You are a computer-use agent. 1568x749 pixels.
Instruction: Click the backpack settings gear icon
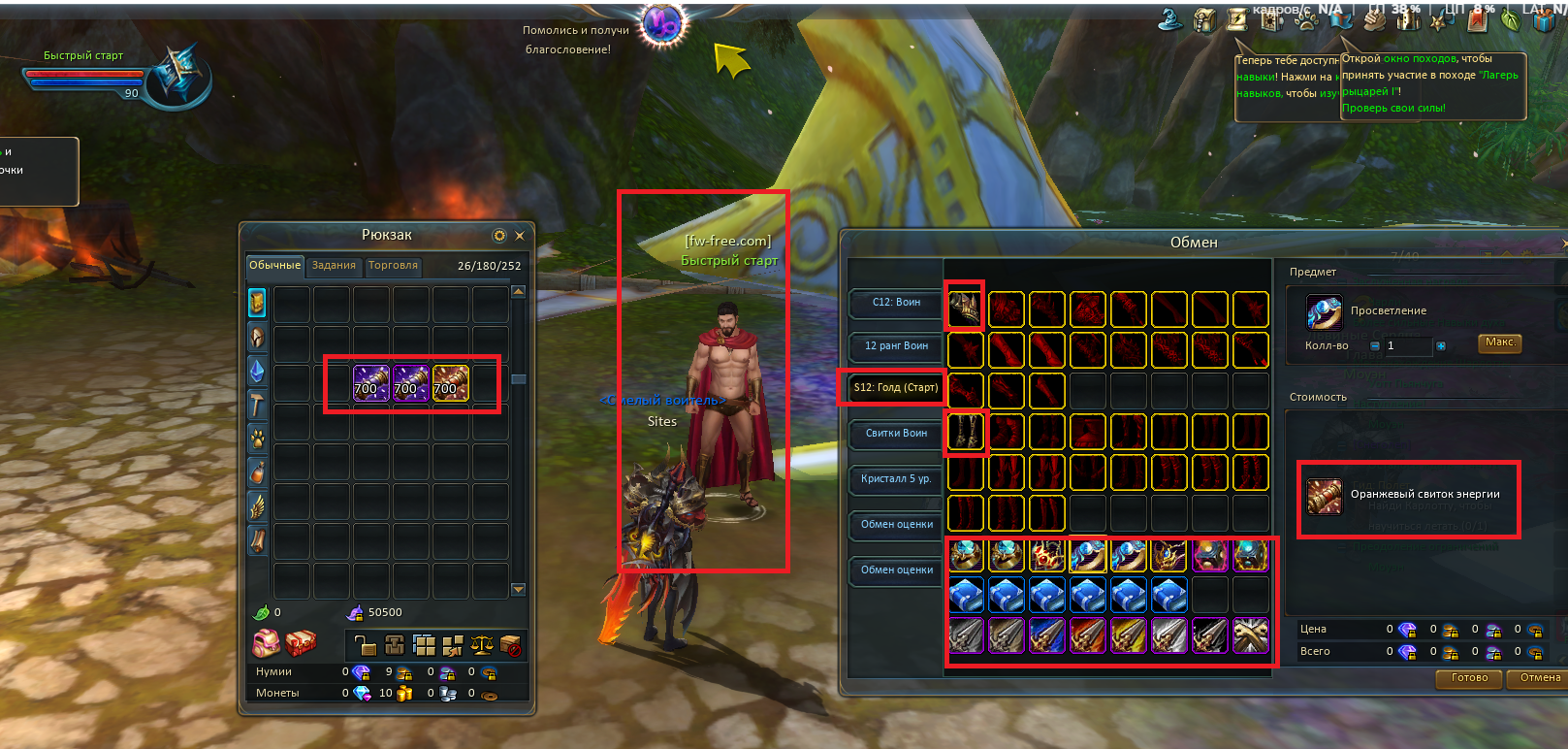click(499, 236)
